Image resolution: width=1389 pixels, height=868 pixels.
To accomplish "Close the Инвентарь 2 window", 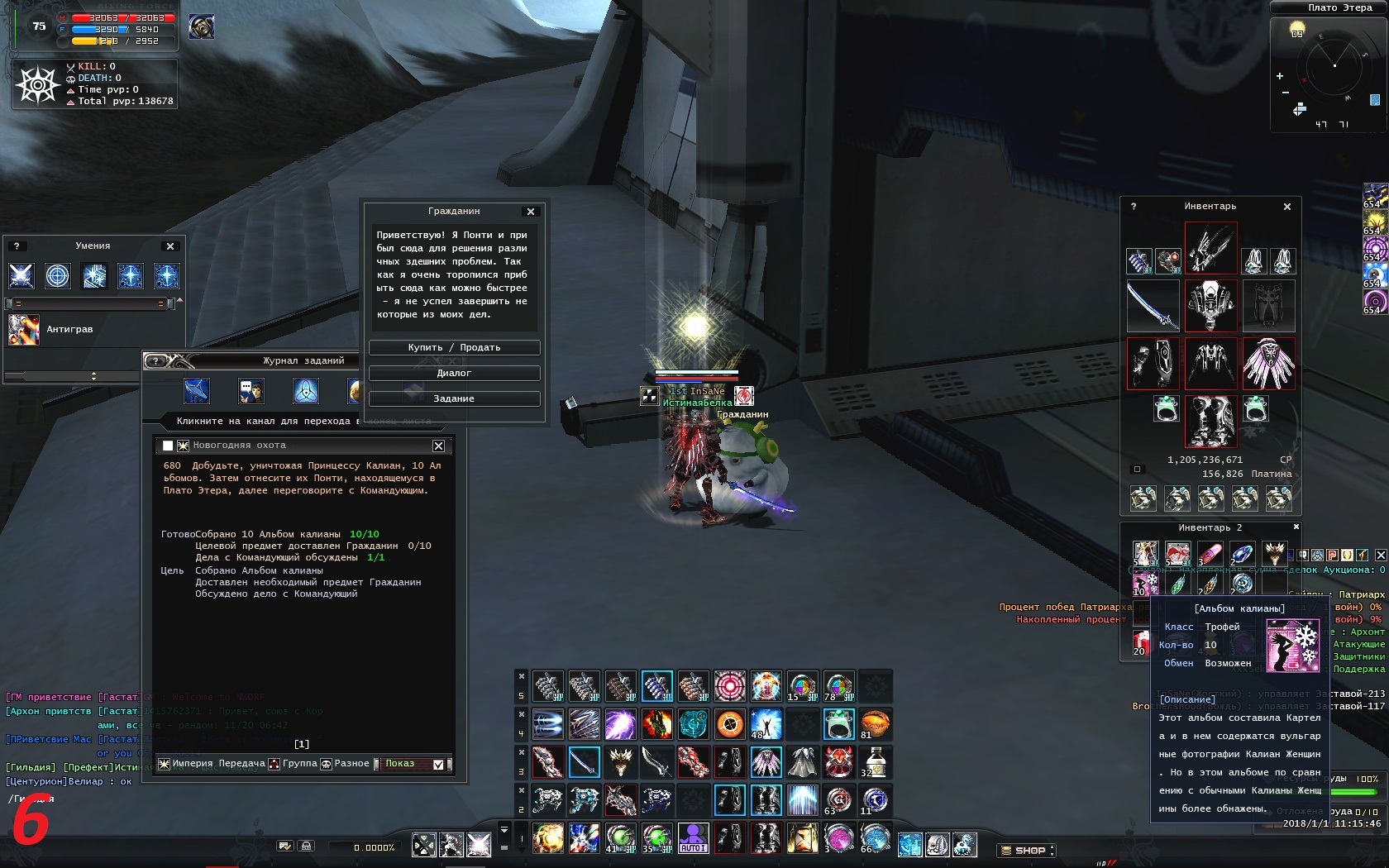I will (1296, 527).
